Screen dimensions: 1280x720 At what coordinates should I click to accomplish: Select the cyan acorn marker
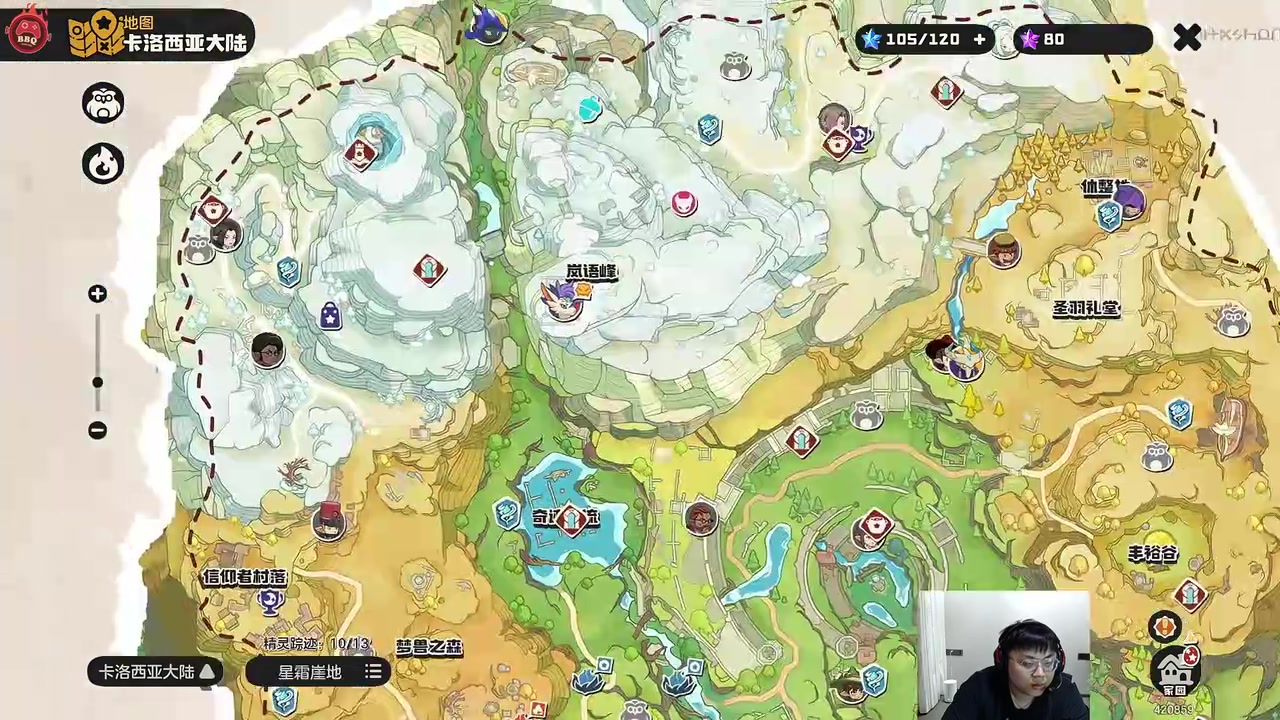click(590, 109)
